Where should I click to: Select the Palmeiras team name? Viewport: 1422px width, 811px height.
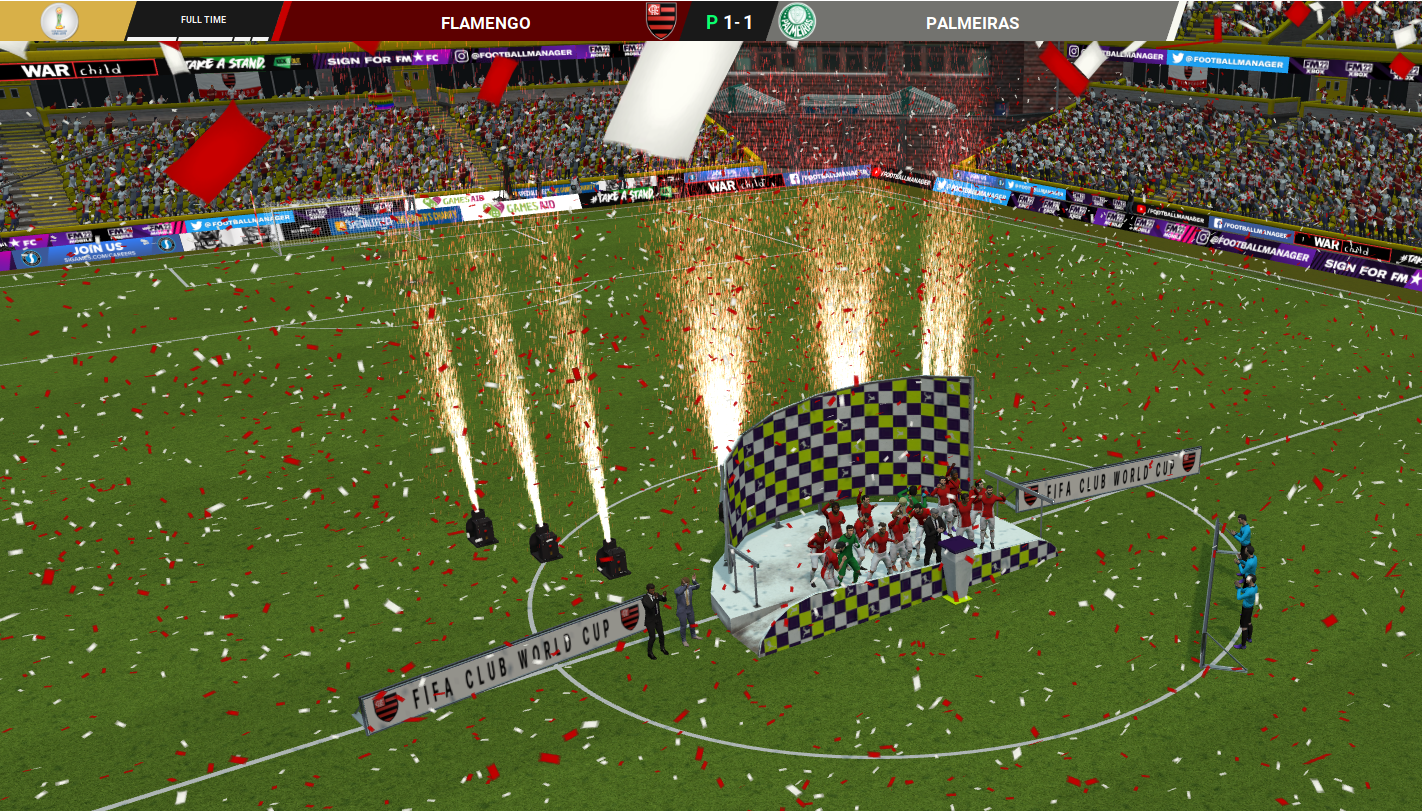pyautogui.click(x=972, y=22)
